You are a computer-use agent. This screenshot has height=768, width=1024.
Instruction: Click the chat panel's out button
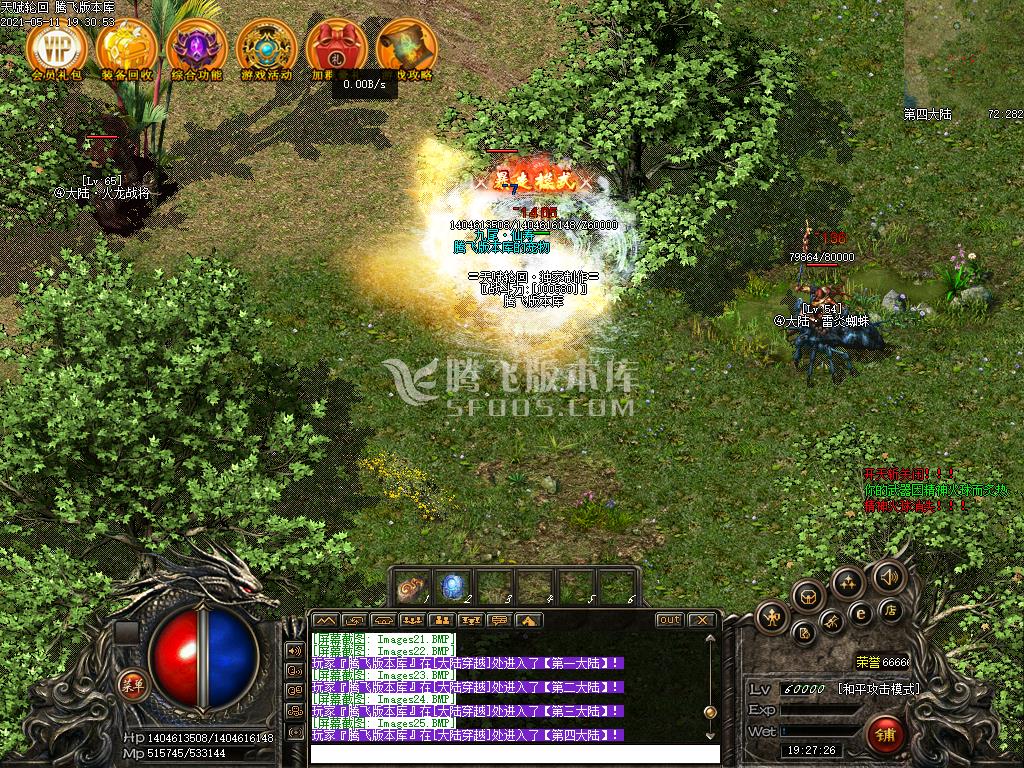669,620
